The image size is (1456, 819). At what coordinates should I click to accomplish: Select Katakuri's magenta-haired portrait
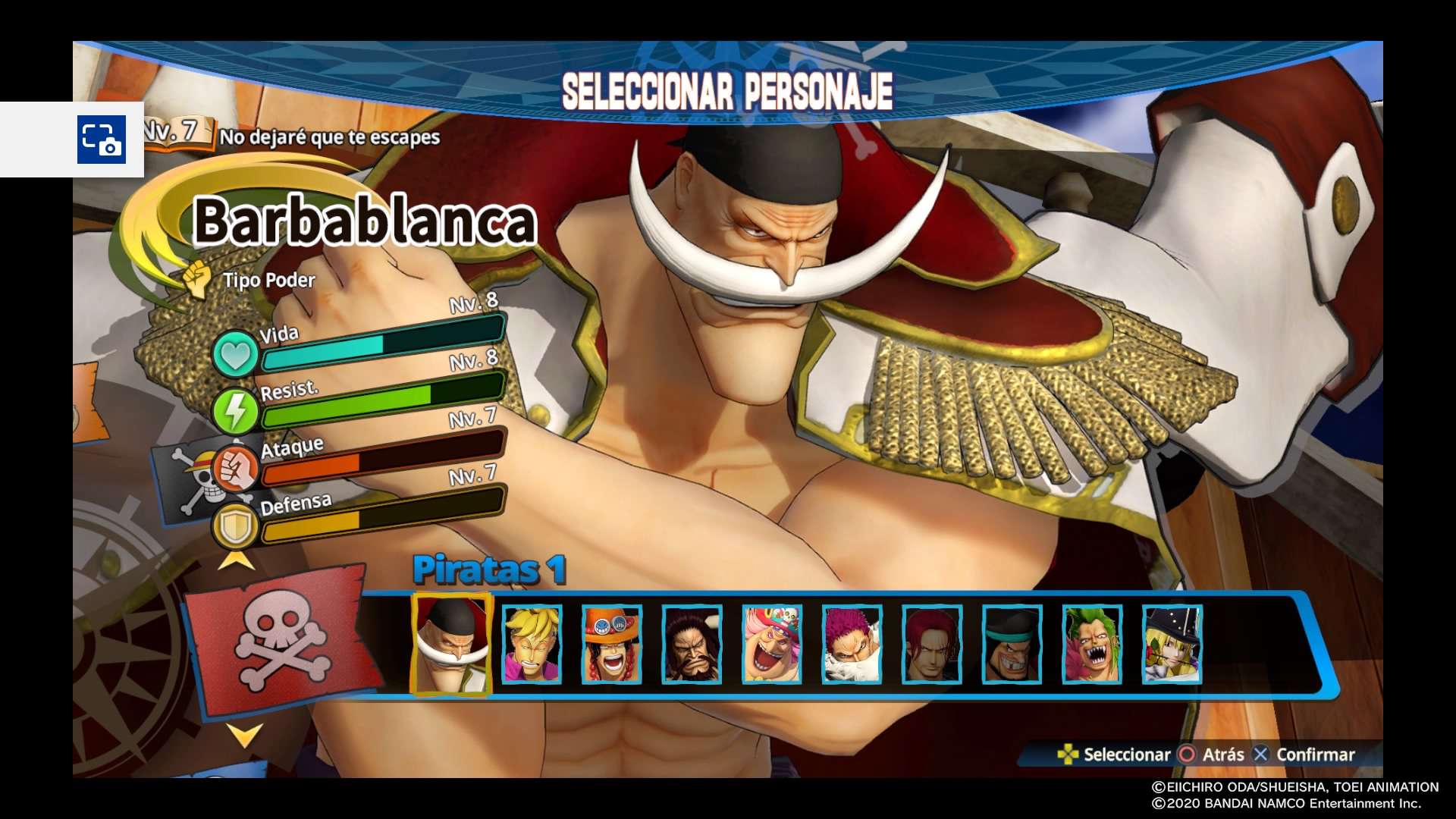tap(852, 645)
